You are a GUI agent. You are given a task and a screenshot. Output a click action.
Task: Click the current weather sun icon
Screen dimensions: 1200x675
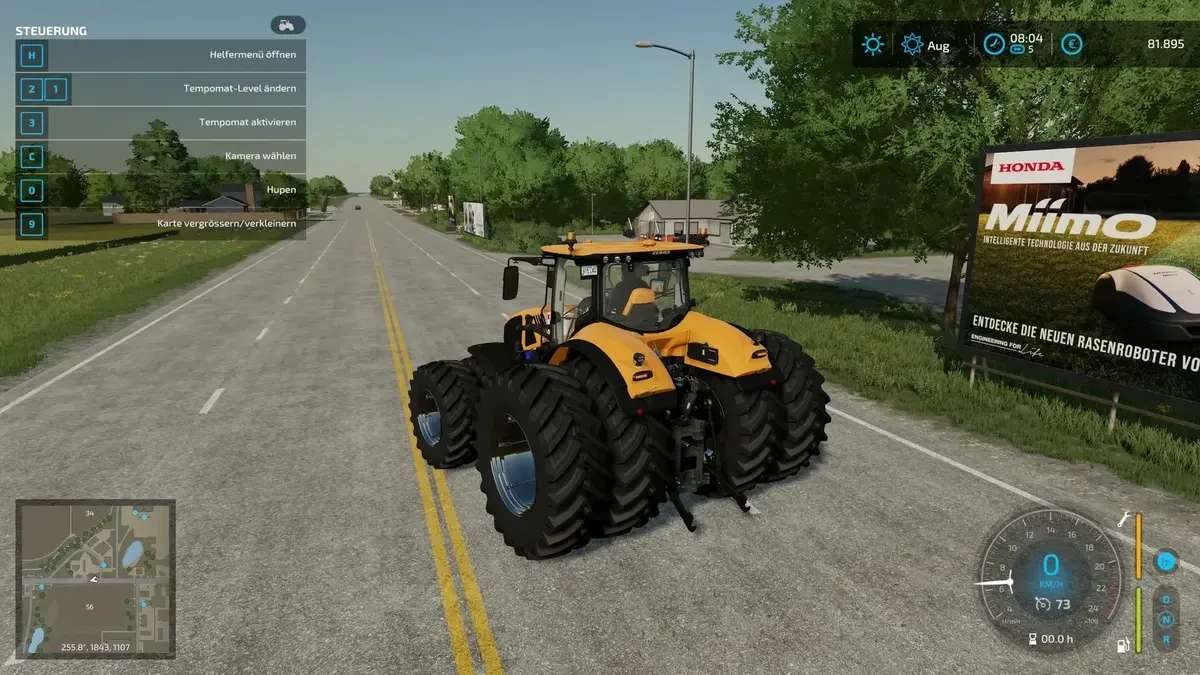click(x=873, y=44)
